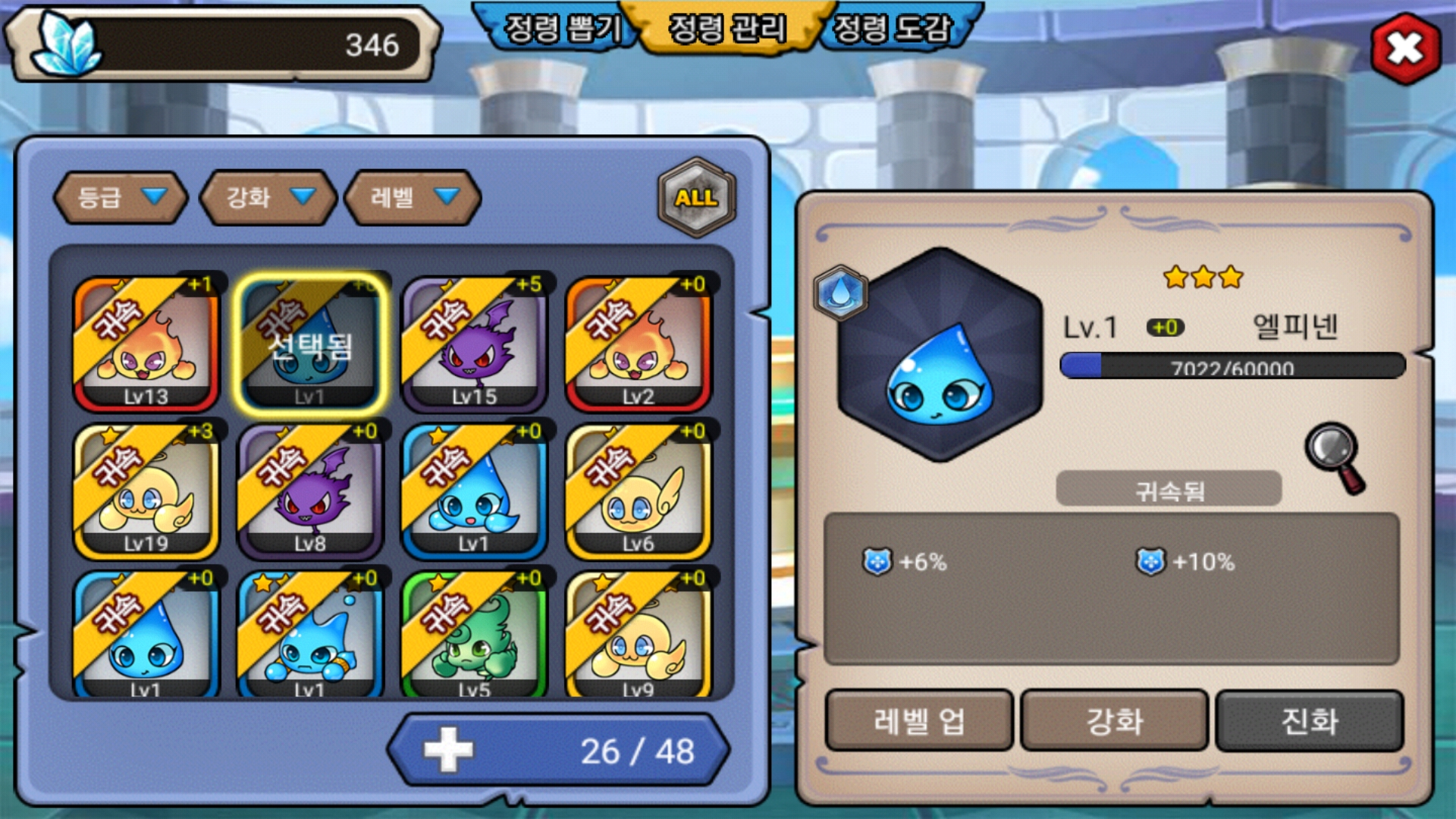This screenshot has width=1456, height=819.
Task: Open the 등급 sort dropdown
Action: click(121, 198)
